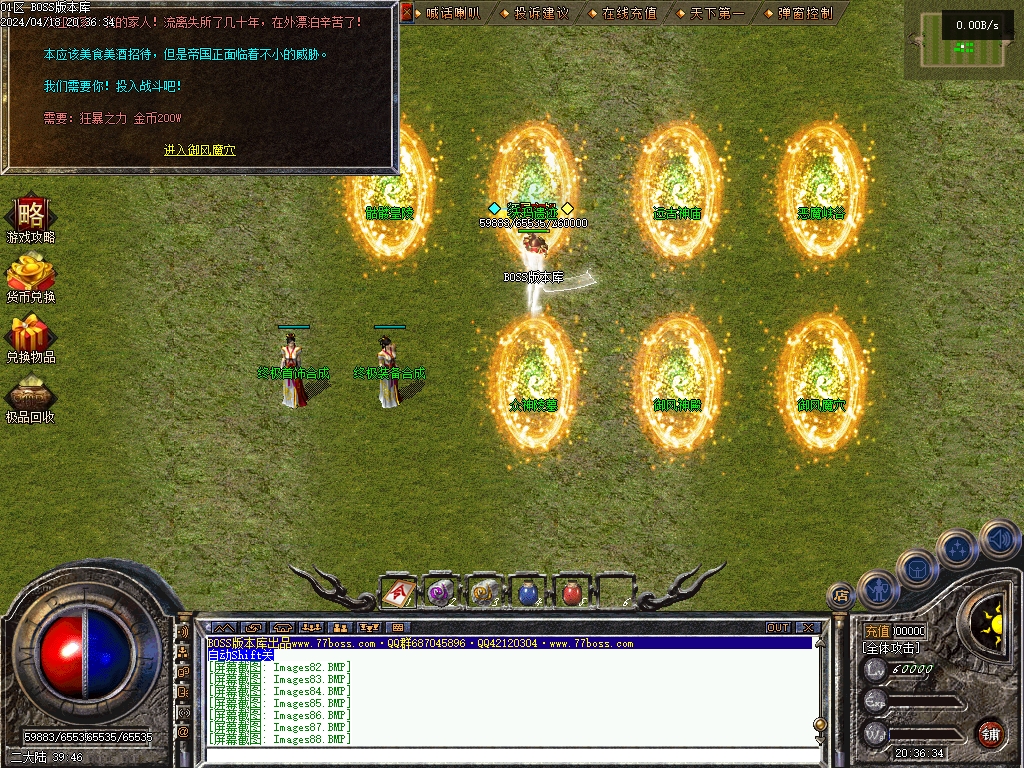Open the 极品回收 recycling icon
This screenshot has width=1024, height=768.
click(30, 399)
